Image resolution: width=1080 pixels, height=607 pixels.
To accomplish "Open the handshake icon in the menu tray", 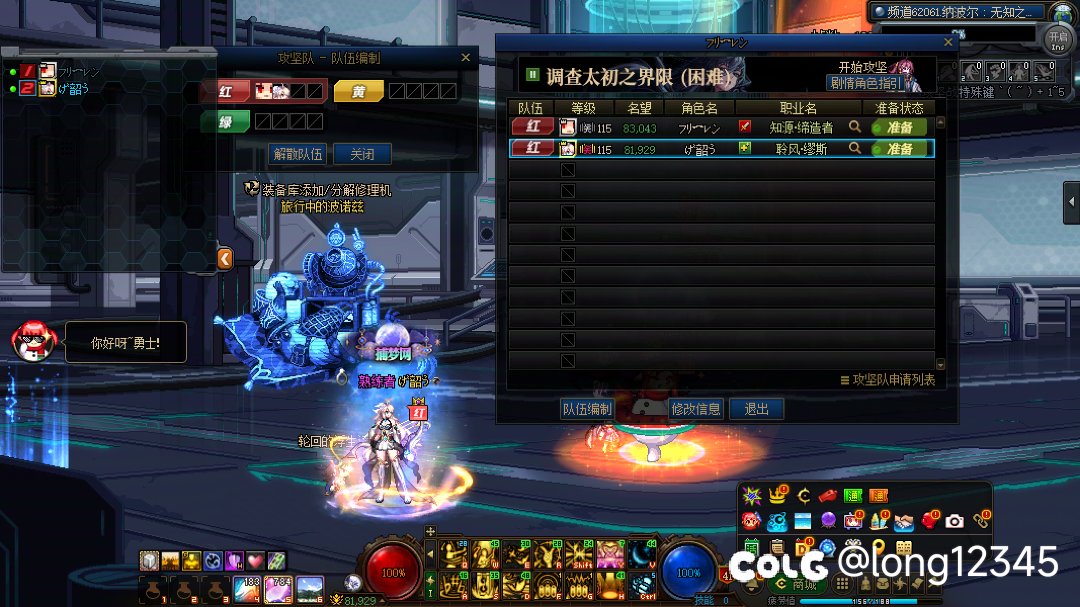I will 904,521.
